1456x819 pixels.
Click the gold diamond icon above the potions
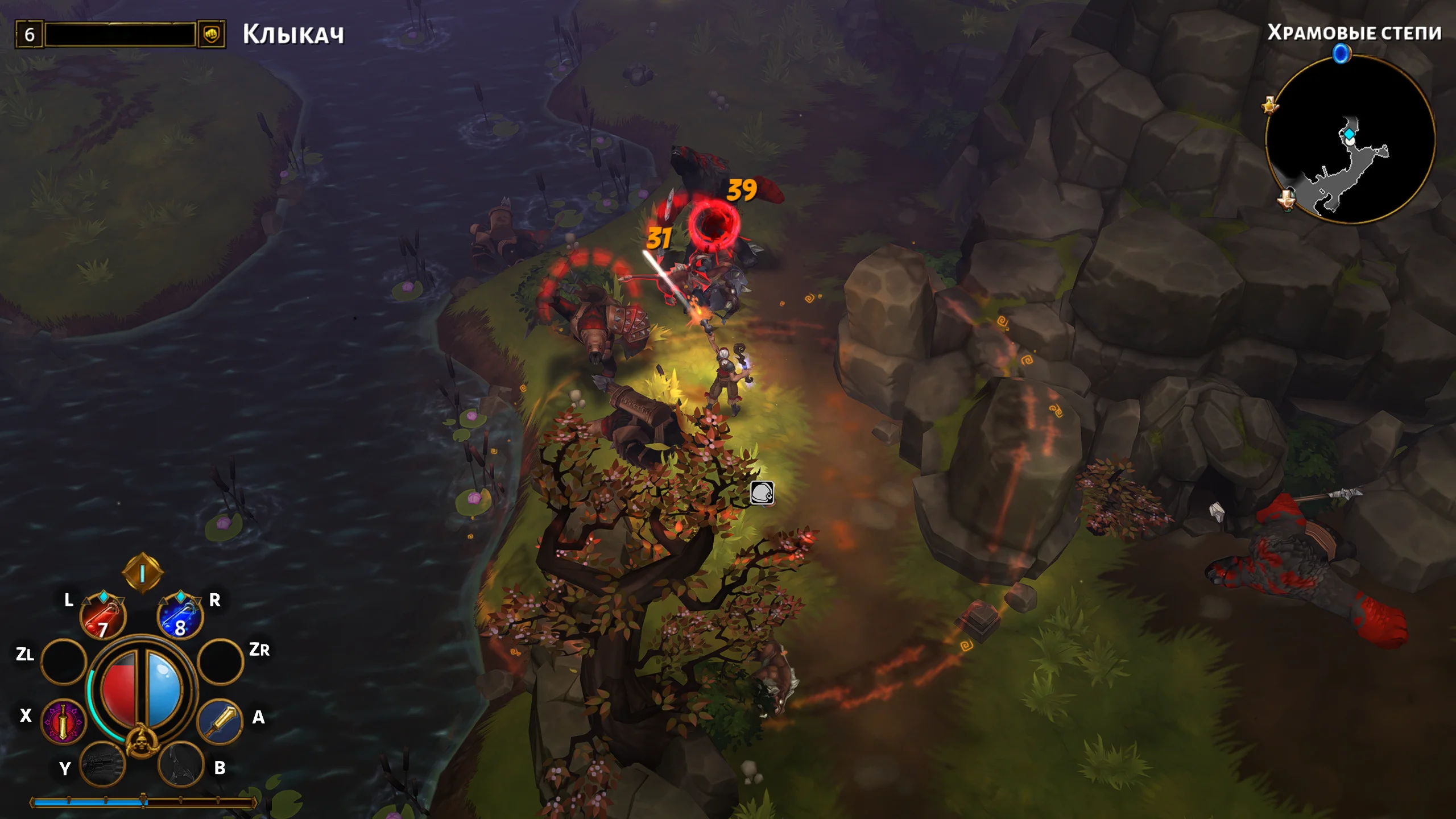click(142, 573)
